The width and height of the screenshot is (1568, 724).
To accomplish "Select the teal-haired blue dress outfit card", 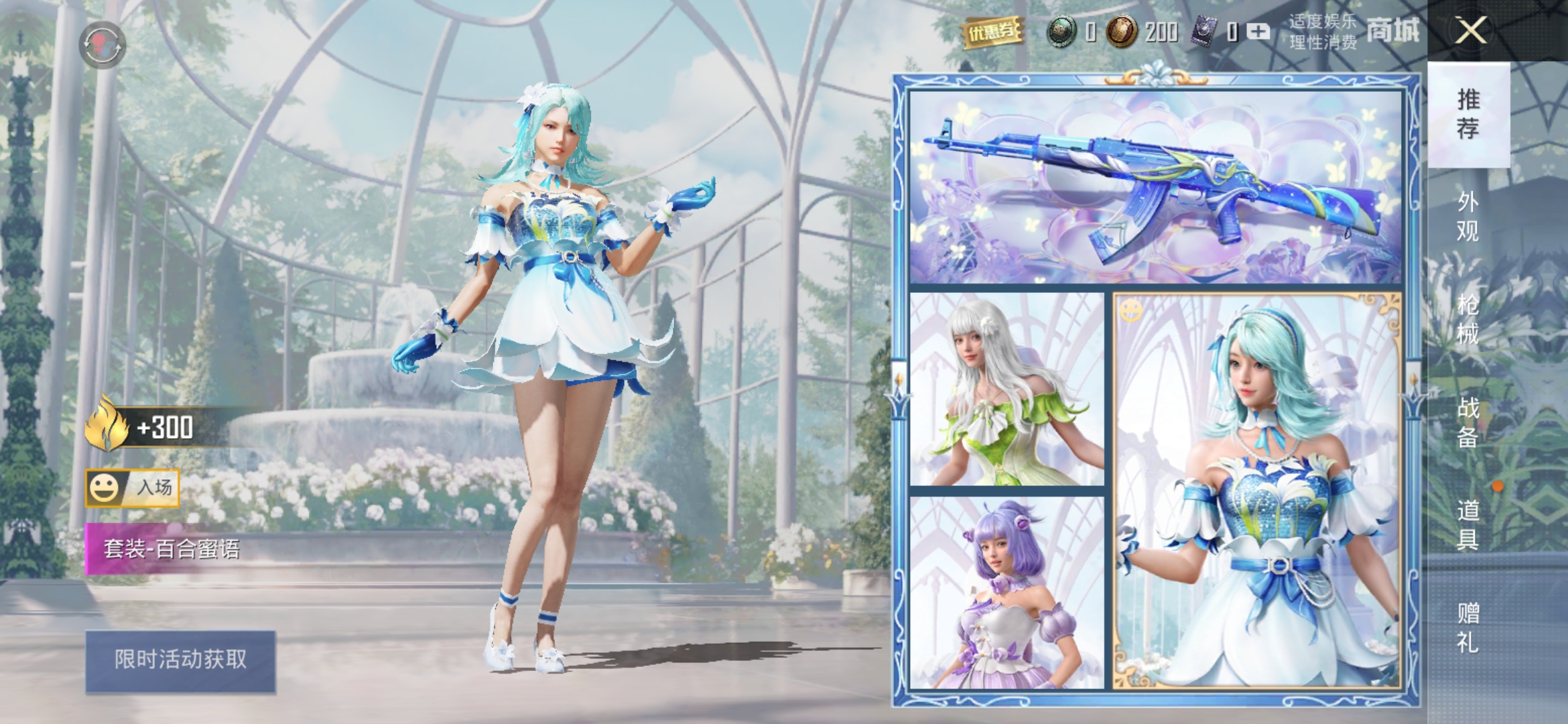I will [x=1257, y=491].
